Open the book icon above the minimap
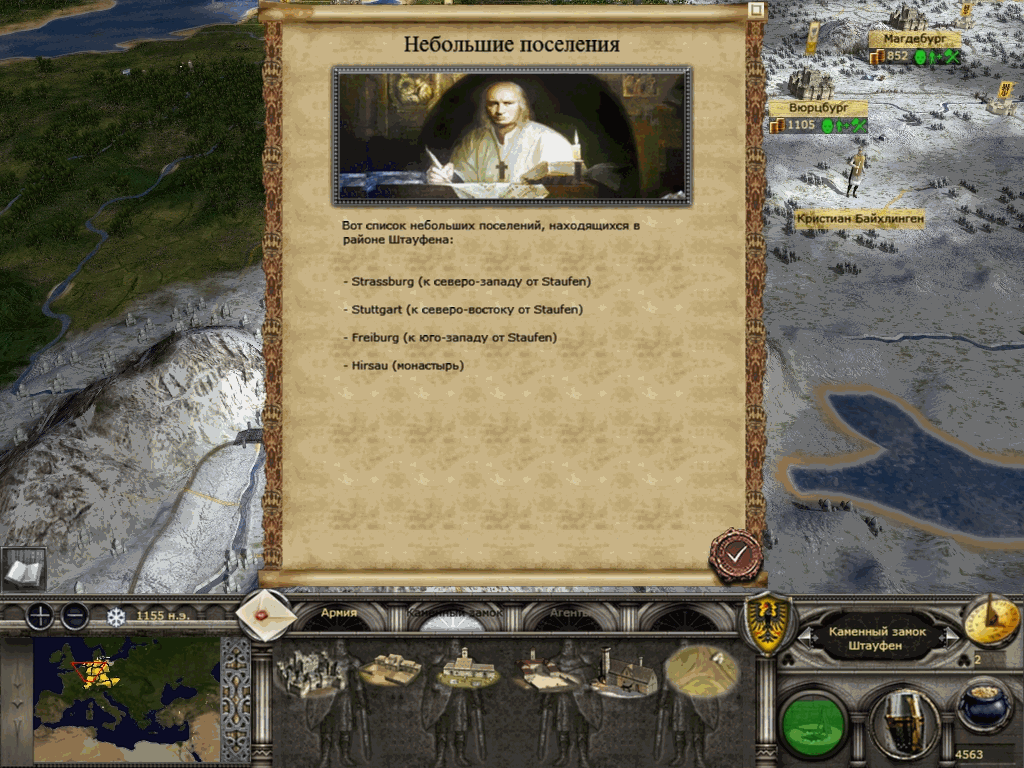 tap(22, 569)
